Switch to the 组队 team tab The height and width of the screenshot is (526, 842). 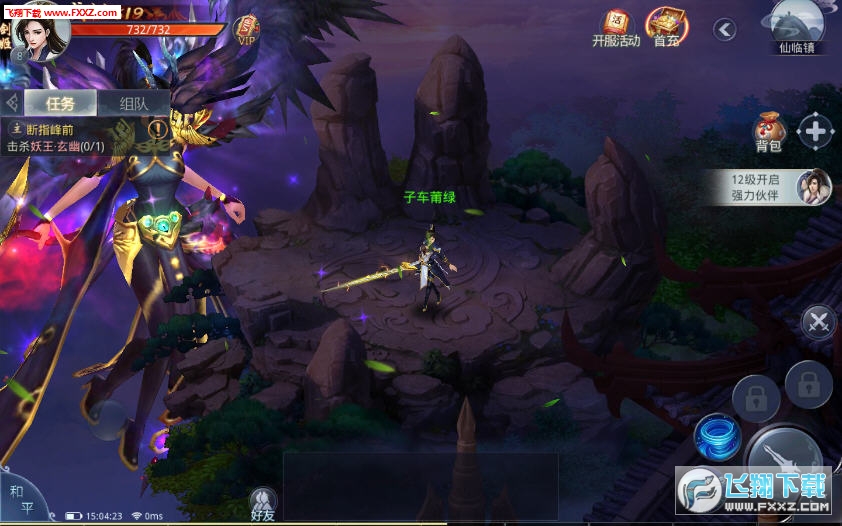pos(135,102)
